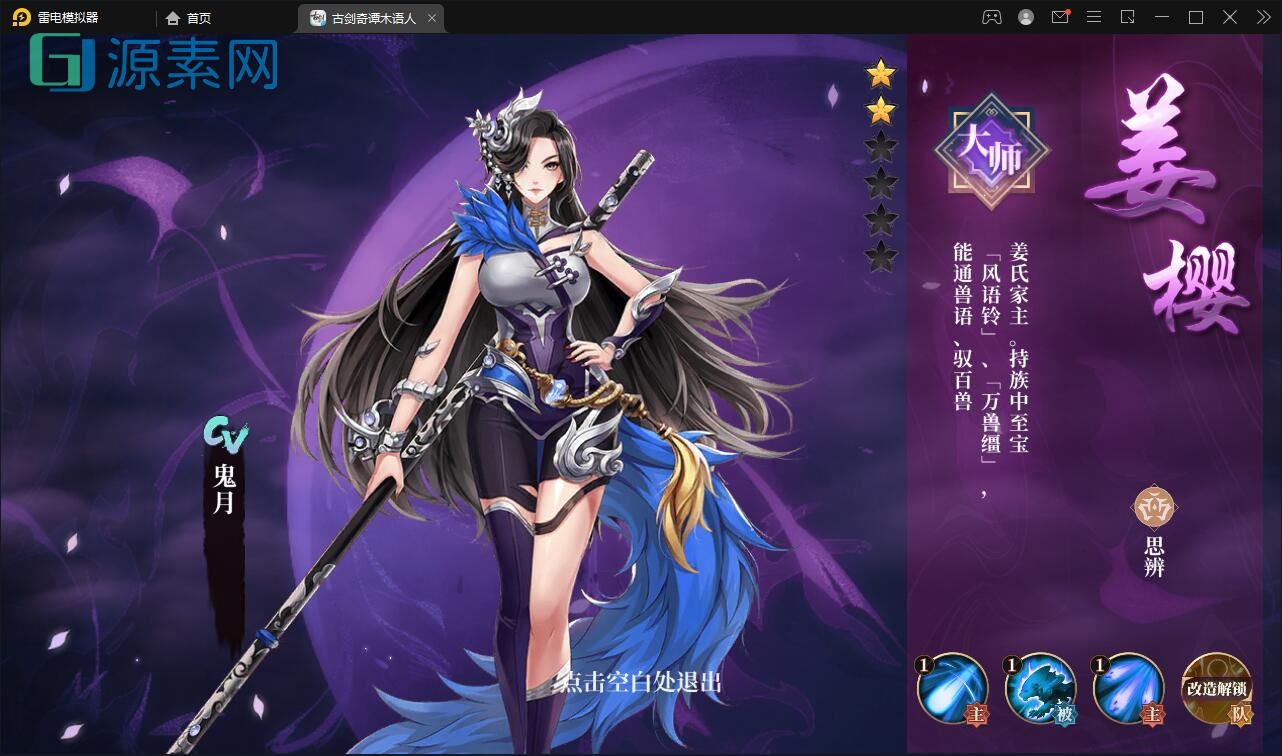
Task: Click the user account avatar icon
Action: coord(1025,17)
